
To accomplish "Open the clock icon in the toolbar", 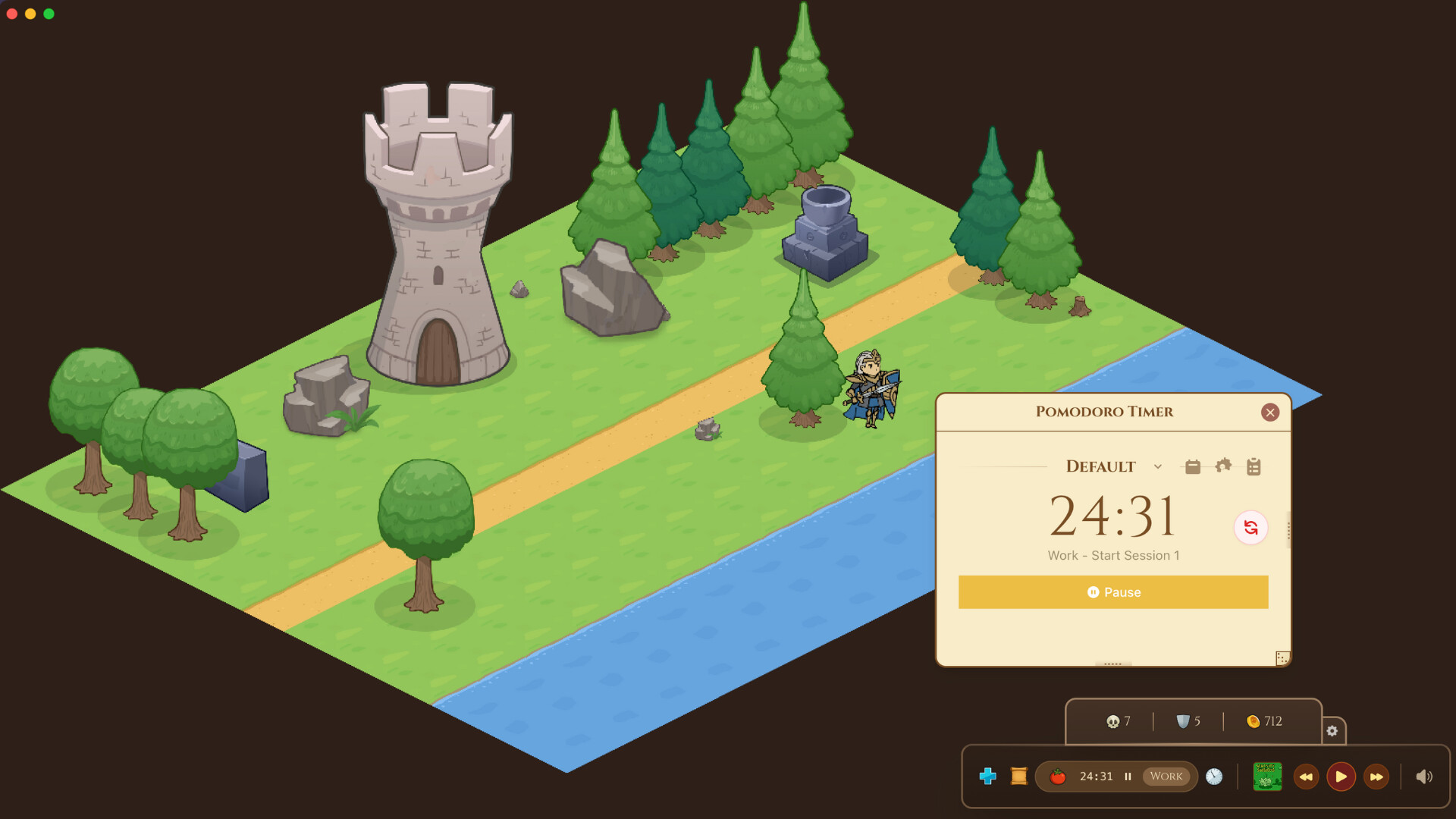I will pos(1214,776).
